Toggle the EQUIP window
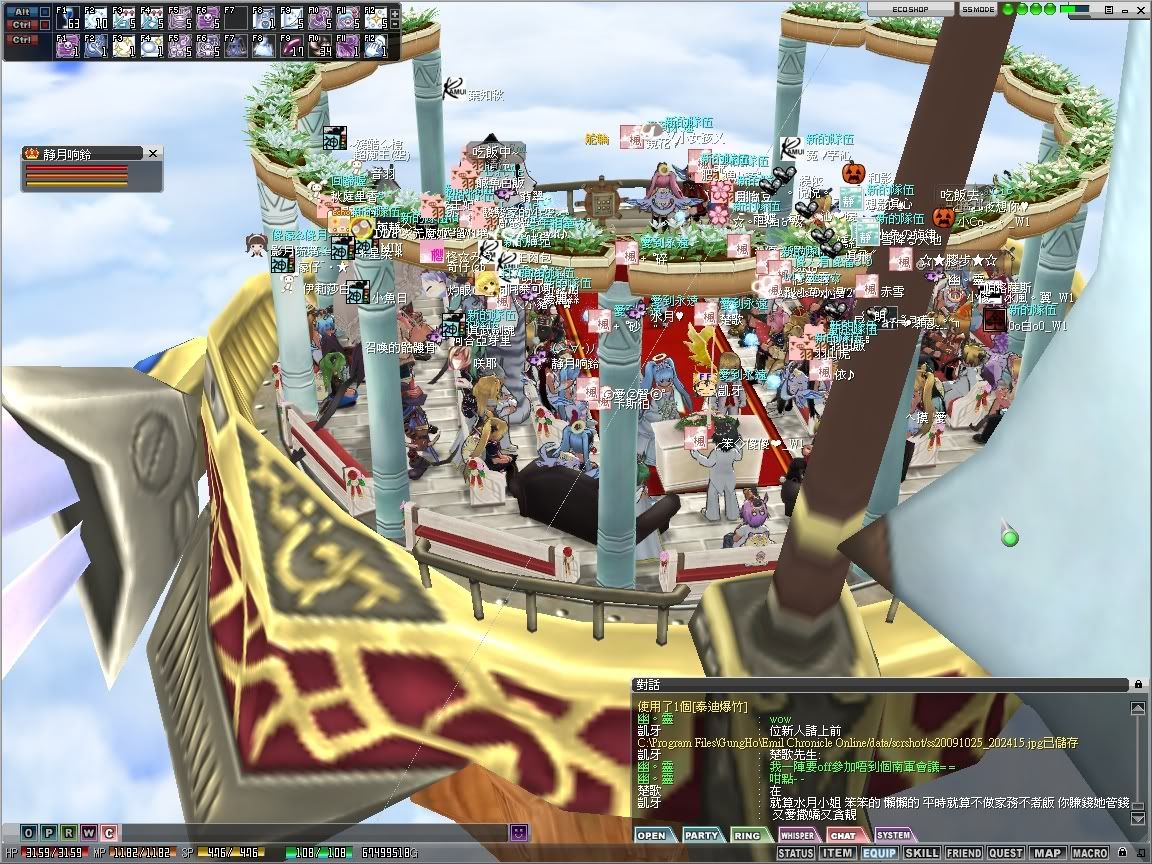This screenshot has width=1152, height=864. coord(879,853)
